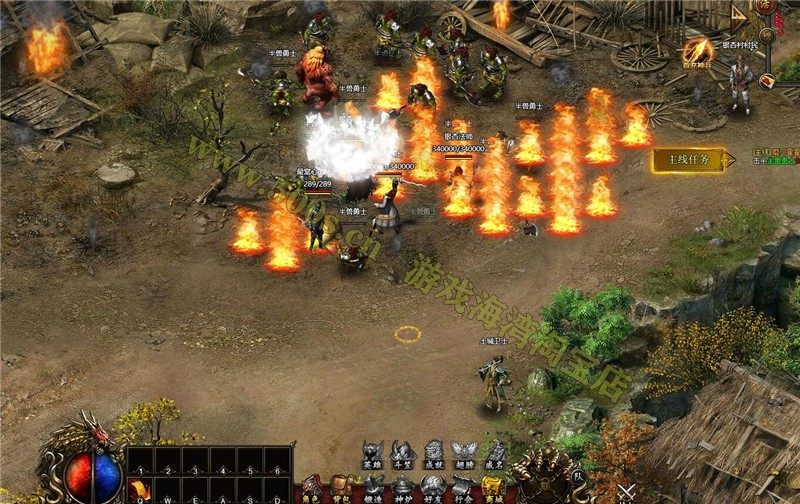Image resolution: width=800 pixels, height=504 pixels.
Task: Open the red envelope mail icon
Action: tap(767, 82)
